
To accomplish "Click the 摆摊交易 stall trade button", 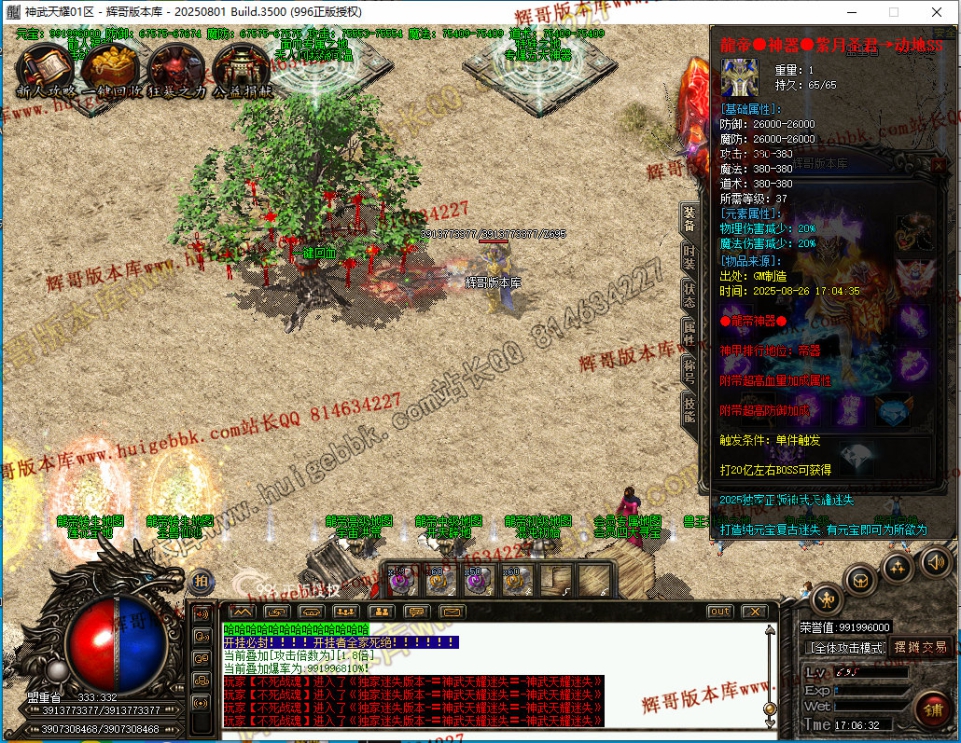I will pyautogui.click(x=920, y=647).
